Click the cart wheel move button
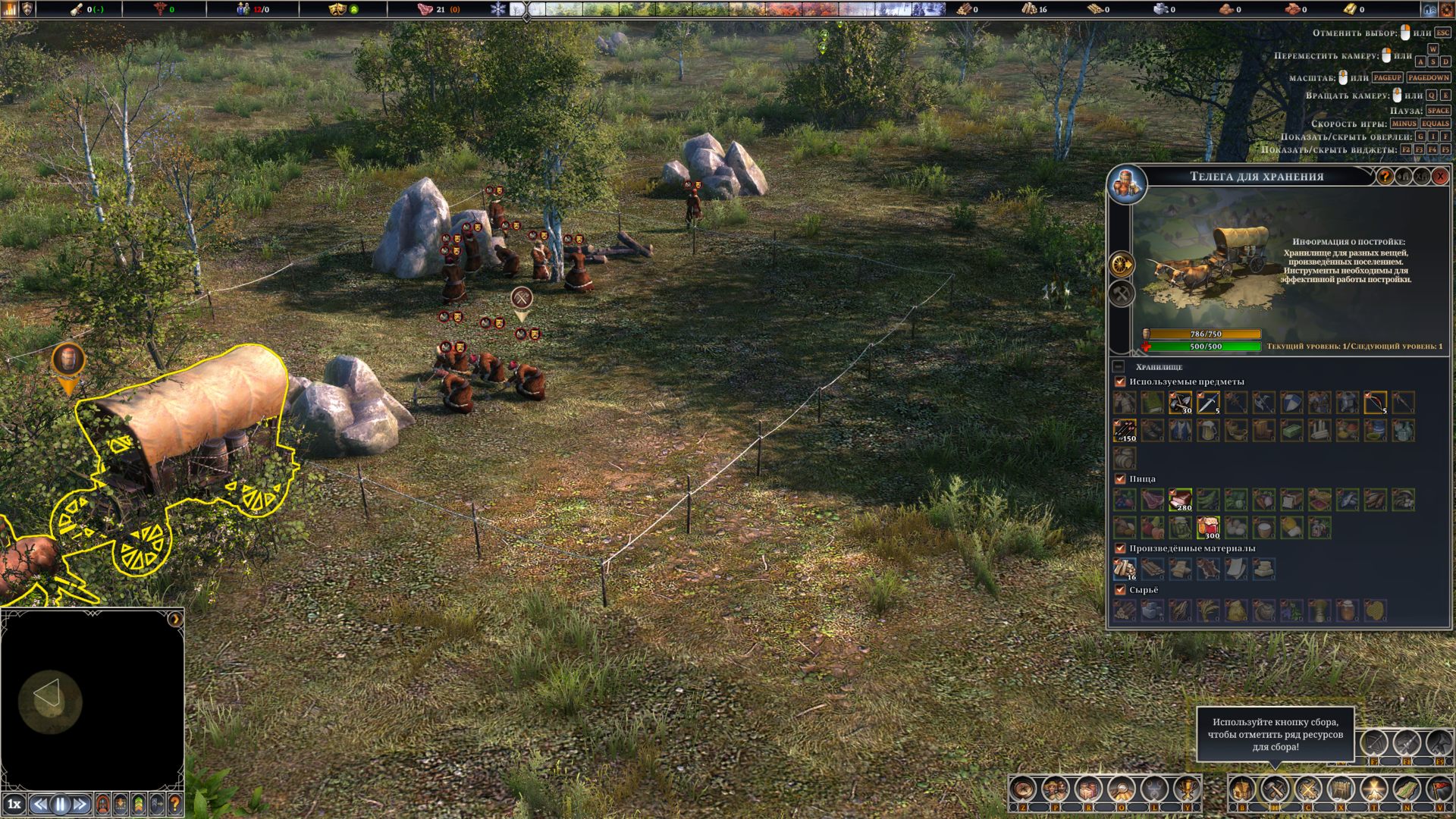Viewport: 1456px width, 819px height. pos(1122,265)
